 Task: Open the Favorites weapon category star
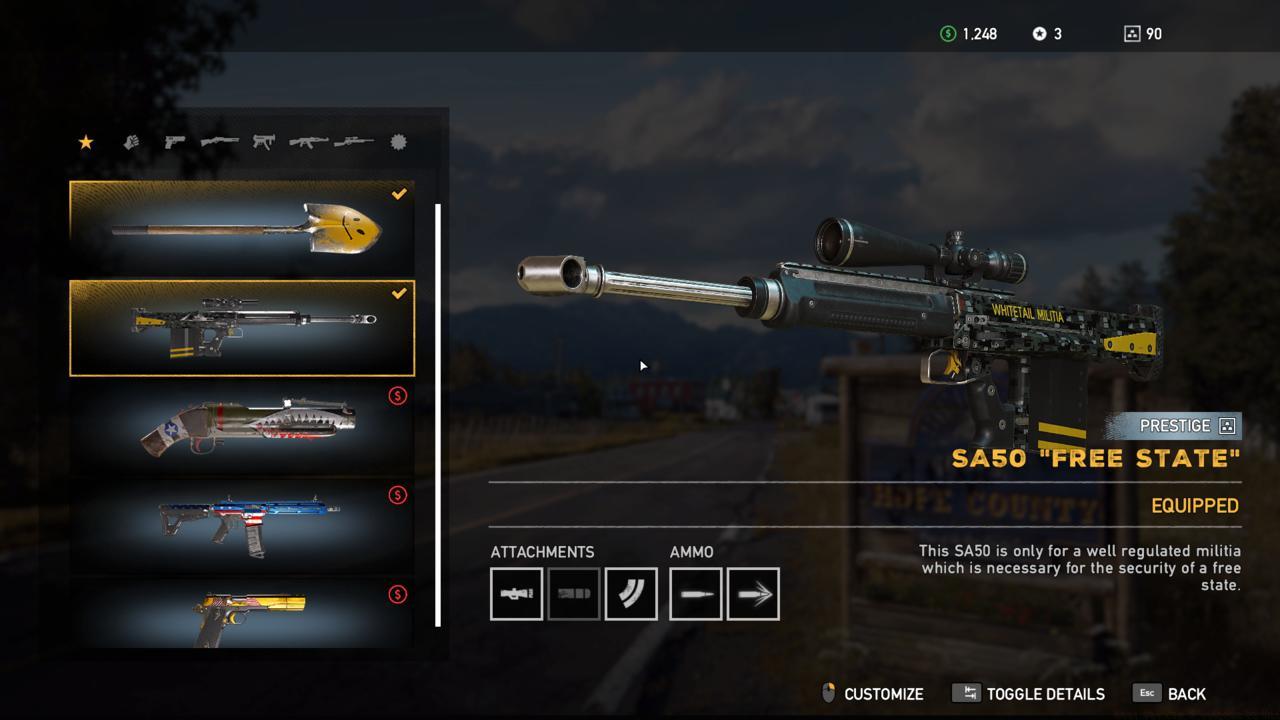(x=85, y=142)
